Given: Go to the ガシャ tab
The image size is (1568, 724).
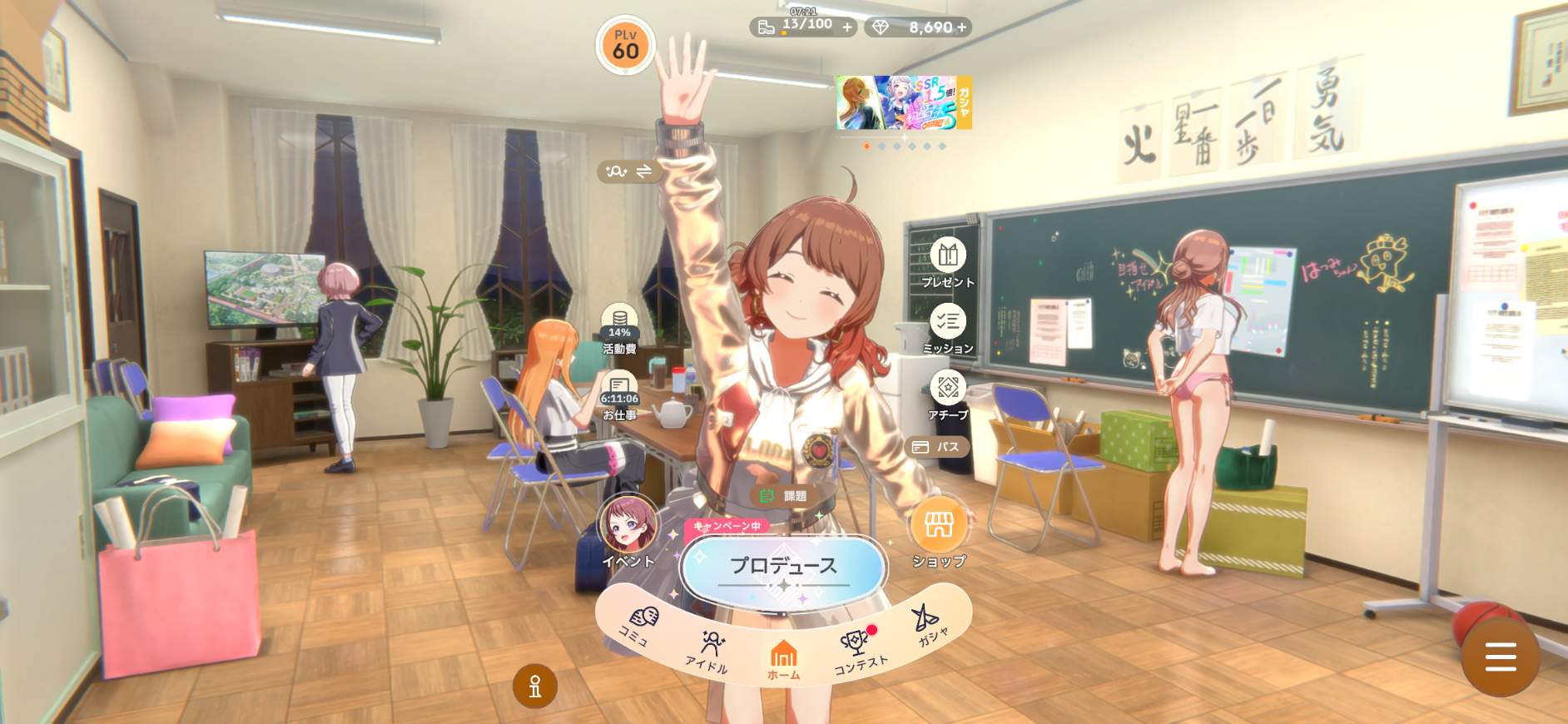Looking at the screenshot, I should [x=929, y=626].
